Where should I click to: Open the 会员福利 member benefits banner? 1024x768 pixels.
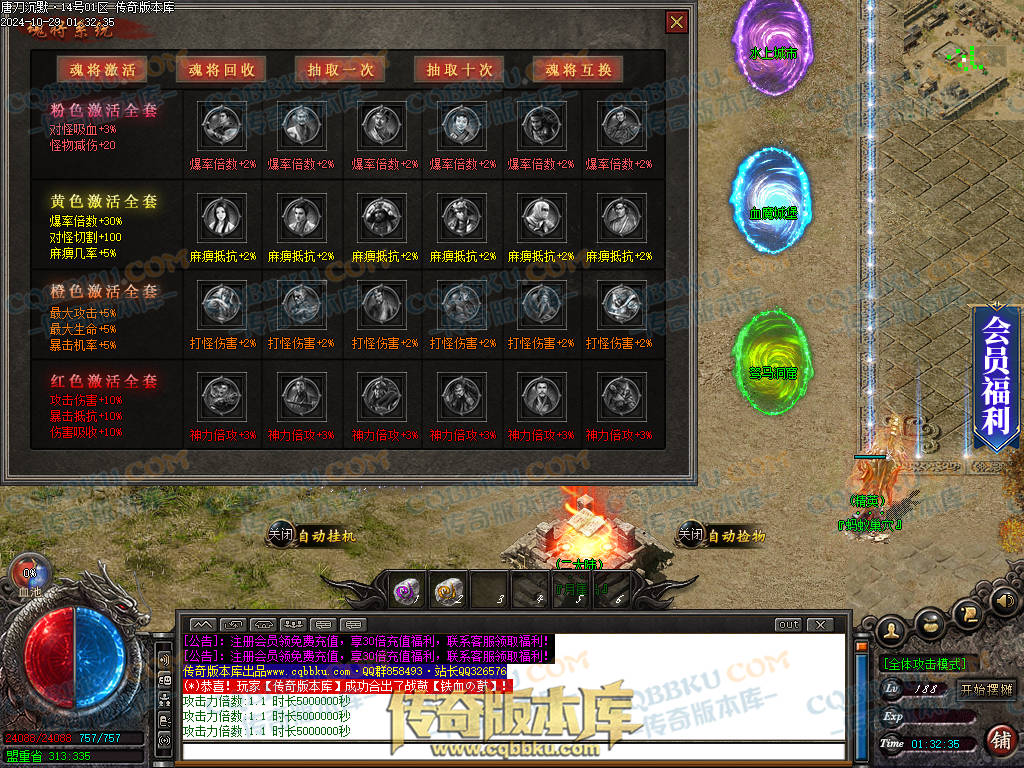click(995, 375)
